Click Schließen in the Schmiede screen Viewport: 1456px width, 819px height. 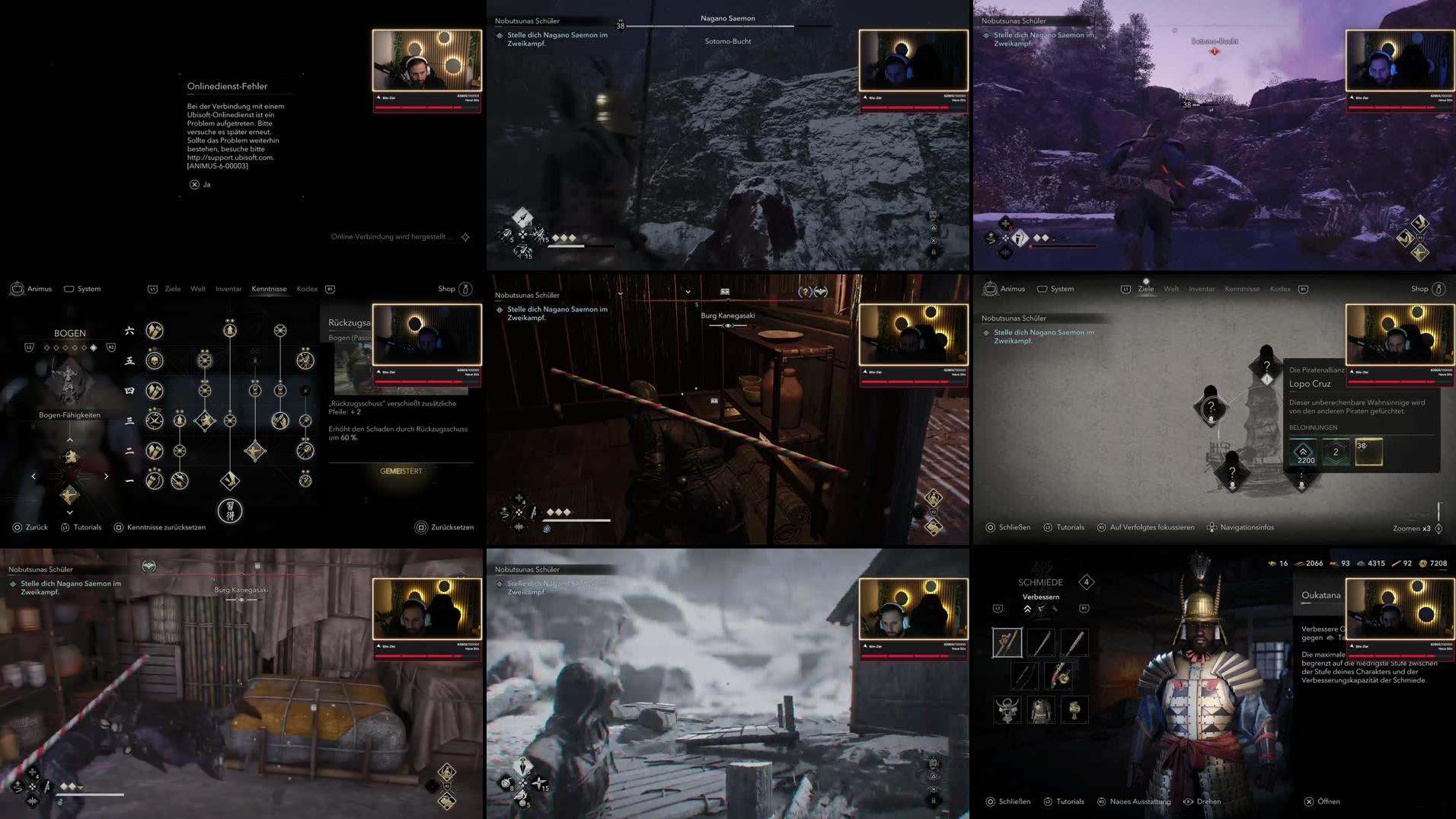(1016, 801)
